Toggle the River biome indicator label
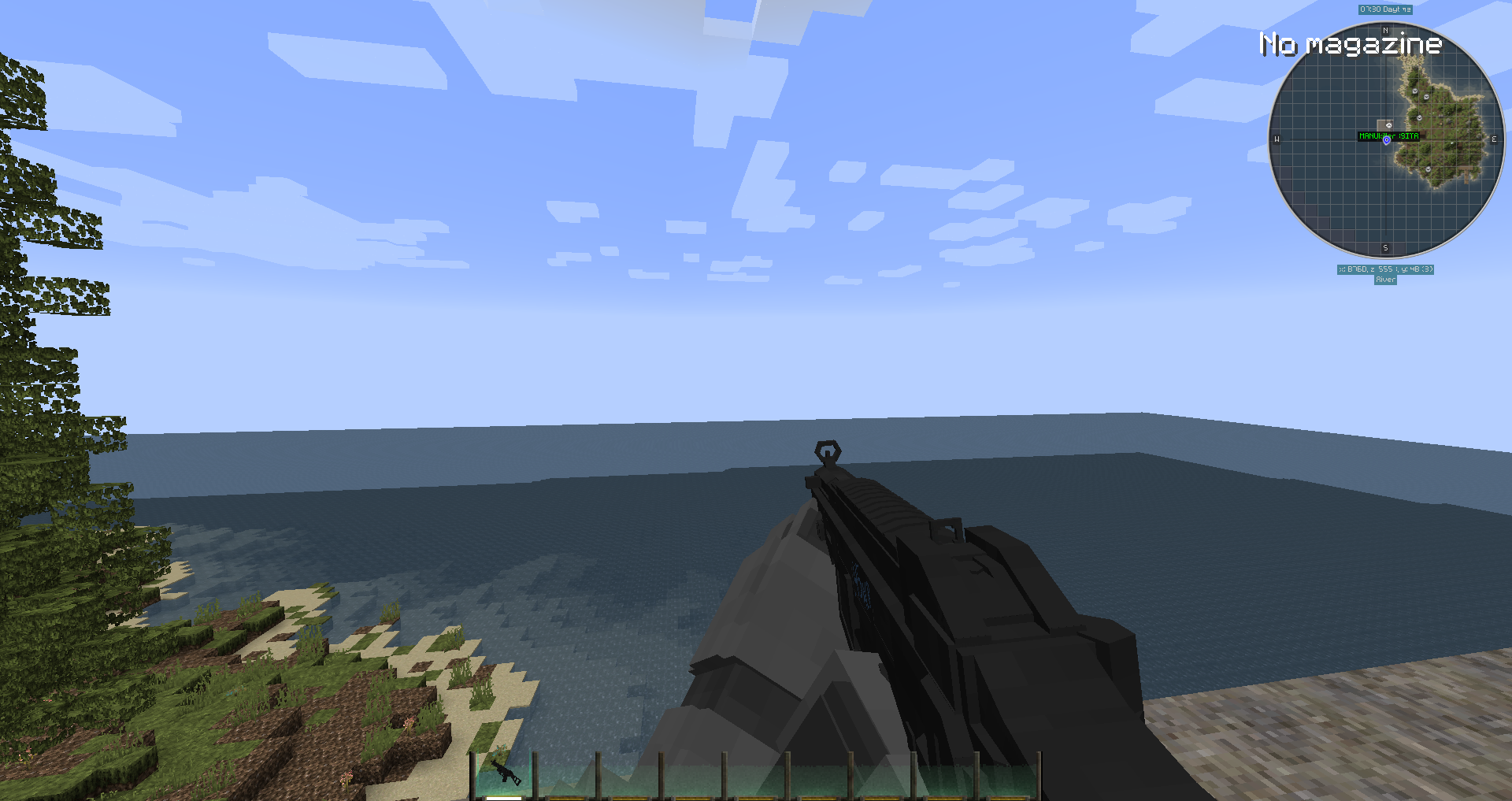The width and height of the screenshot is (1512, 801). pos(1387,279)
